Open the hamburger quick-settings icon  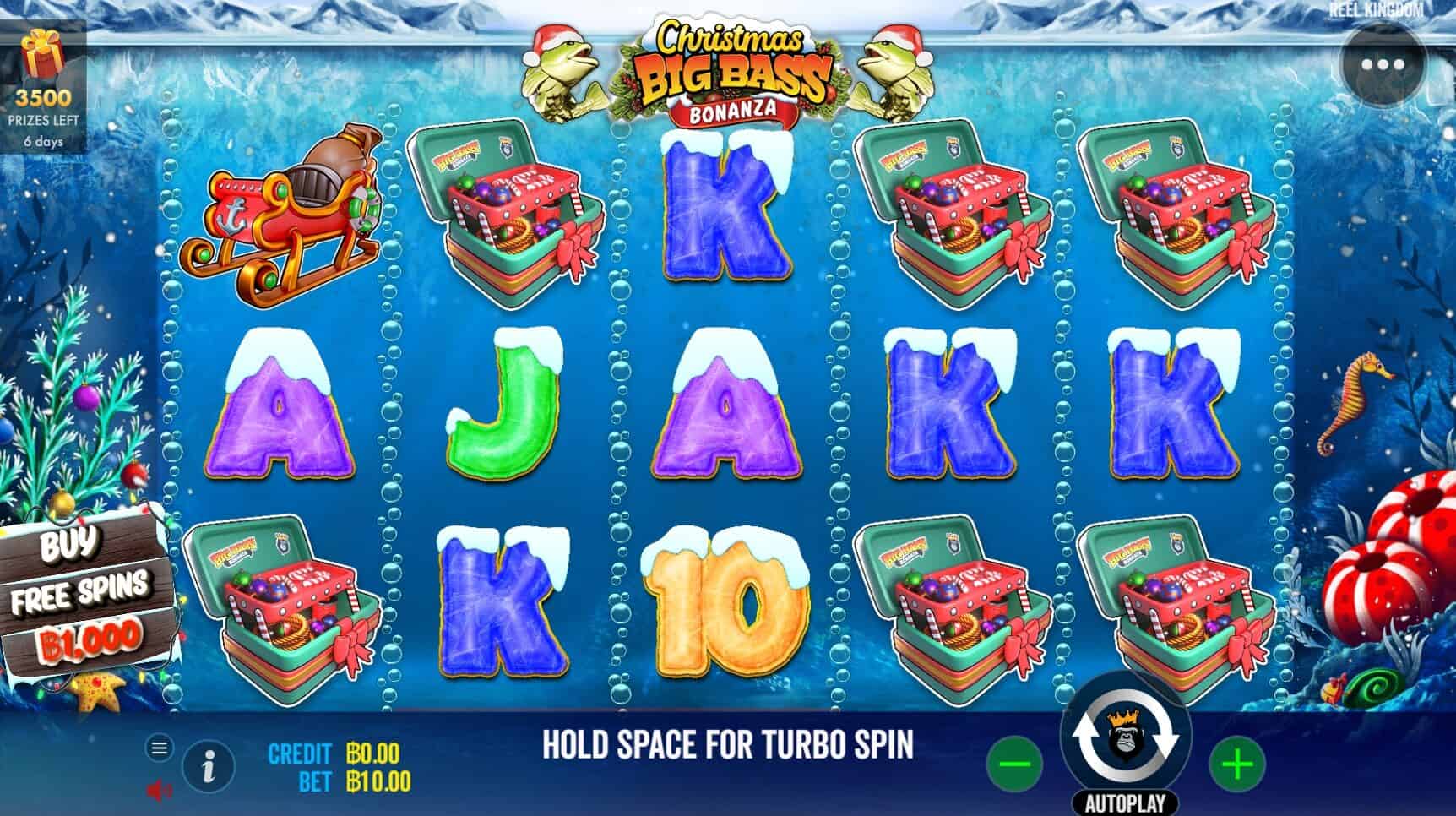pyautogui.click(x=158, y=747)
